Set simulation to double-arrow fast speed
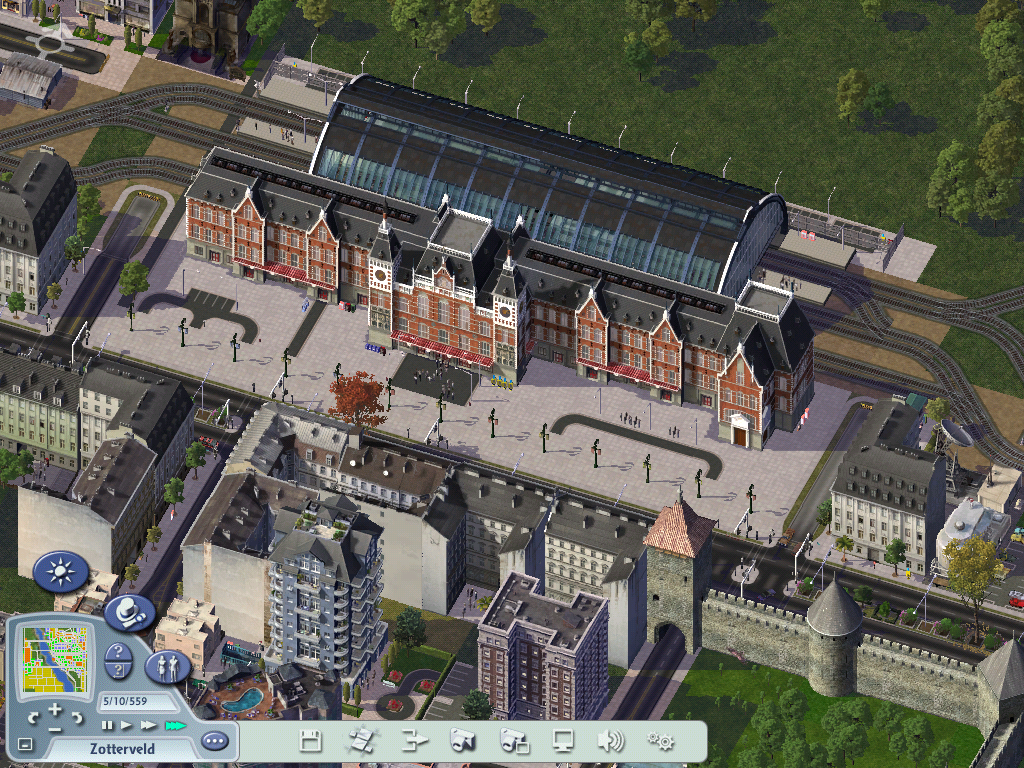The image size is (1024, 768). tap(148, 725)
